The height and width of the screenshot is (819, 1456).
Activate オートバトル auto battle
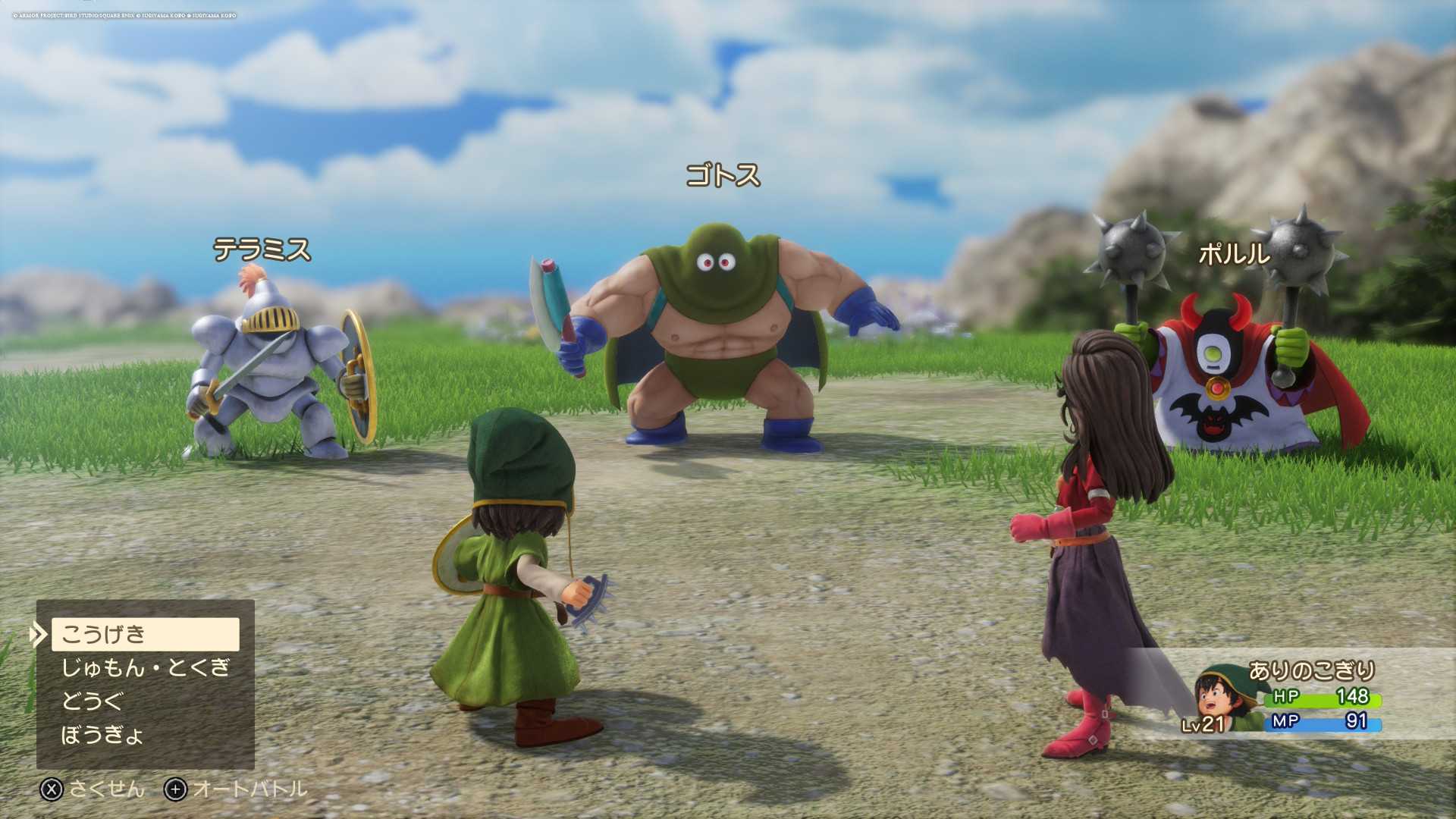236,789
